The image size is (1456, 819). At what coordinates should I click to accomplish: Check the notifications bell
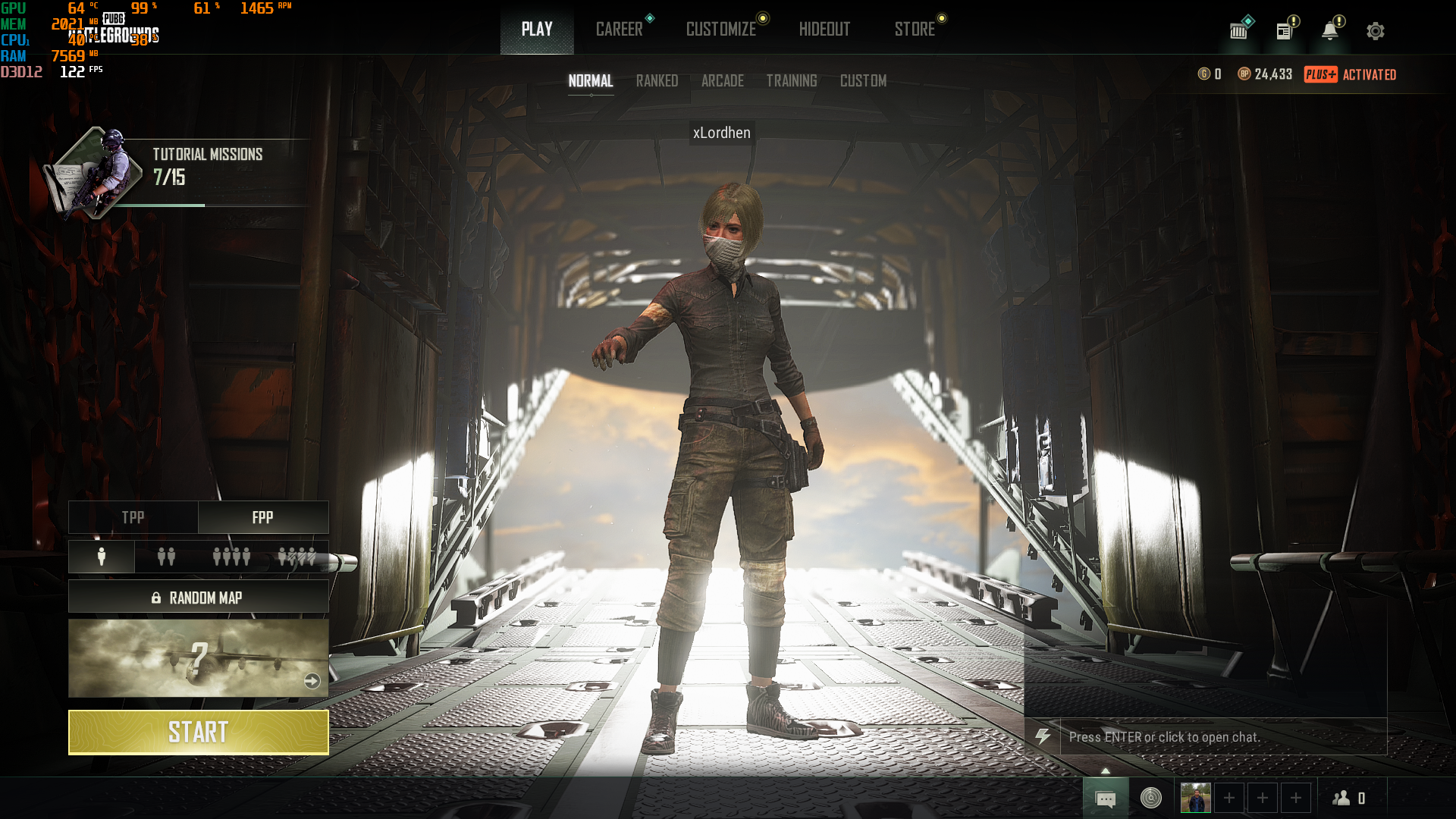[x=1329, y=31]
